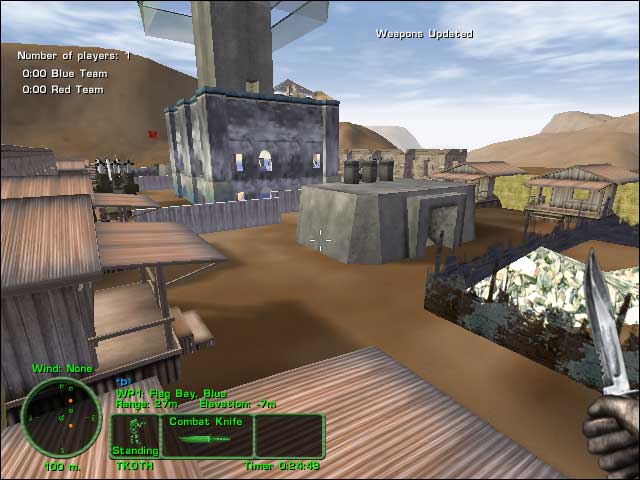Screen dimensions: 640x480
Task: Select the Combat Knife weapon slot
Action: pyautogui.click(x=206, y=435)
